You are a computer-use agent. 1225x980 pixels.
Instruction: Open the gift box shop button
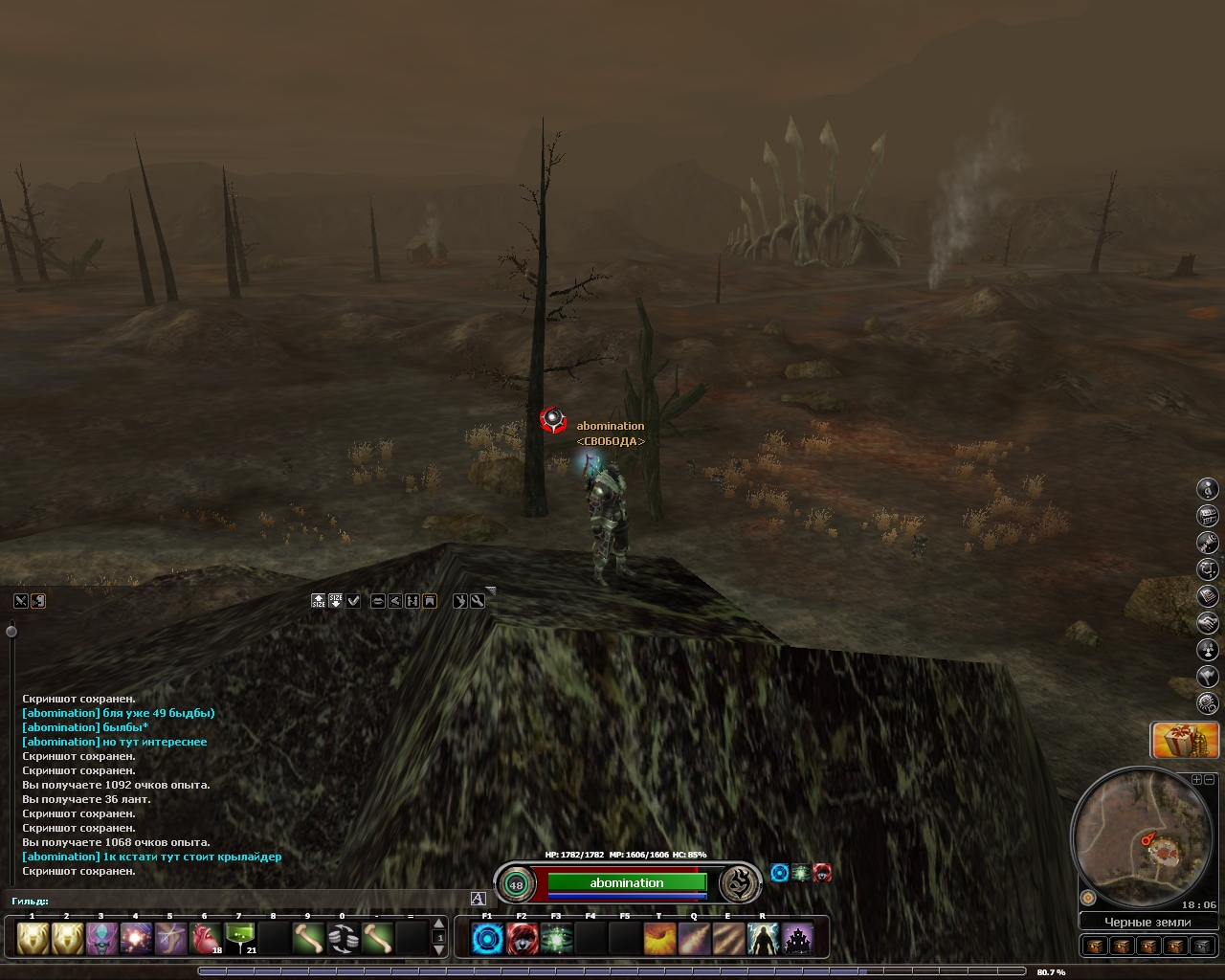click(x=1185, y=741)
